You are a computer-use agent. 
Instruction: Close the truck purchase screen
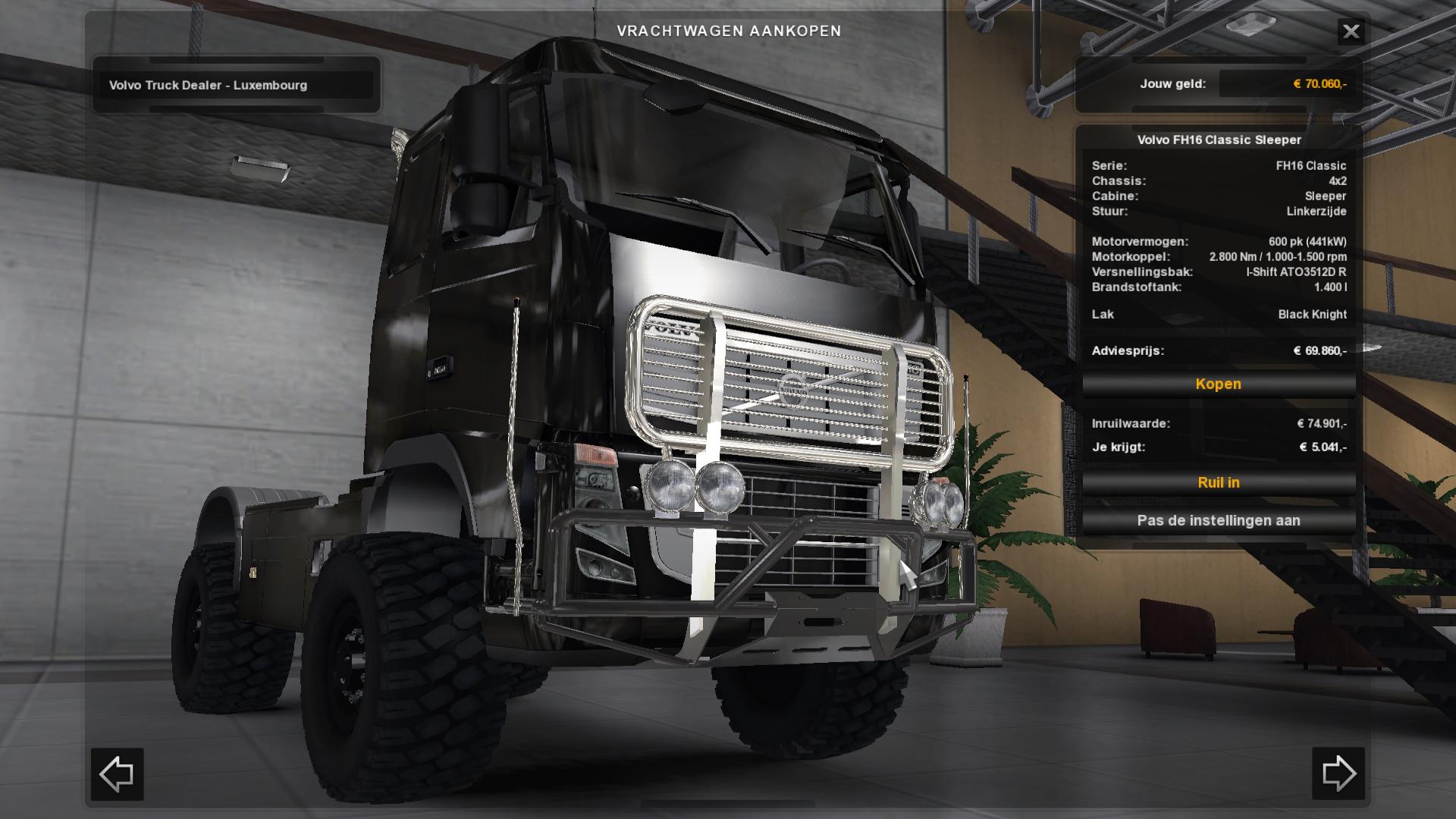coord(1351,32)
